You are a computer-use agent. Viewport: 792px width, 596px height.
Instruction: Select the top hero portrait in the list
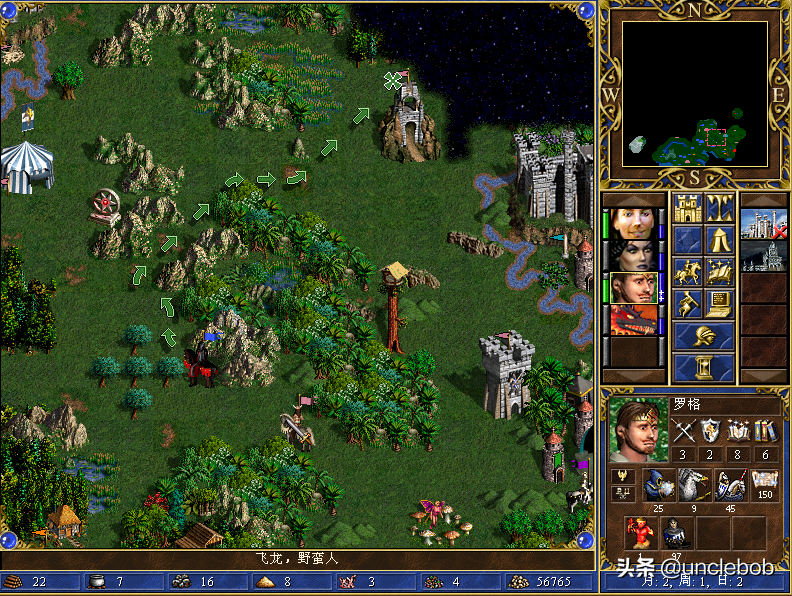point(634,224)
